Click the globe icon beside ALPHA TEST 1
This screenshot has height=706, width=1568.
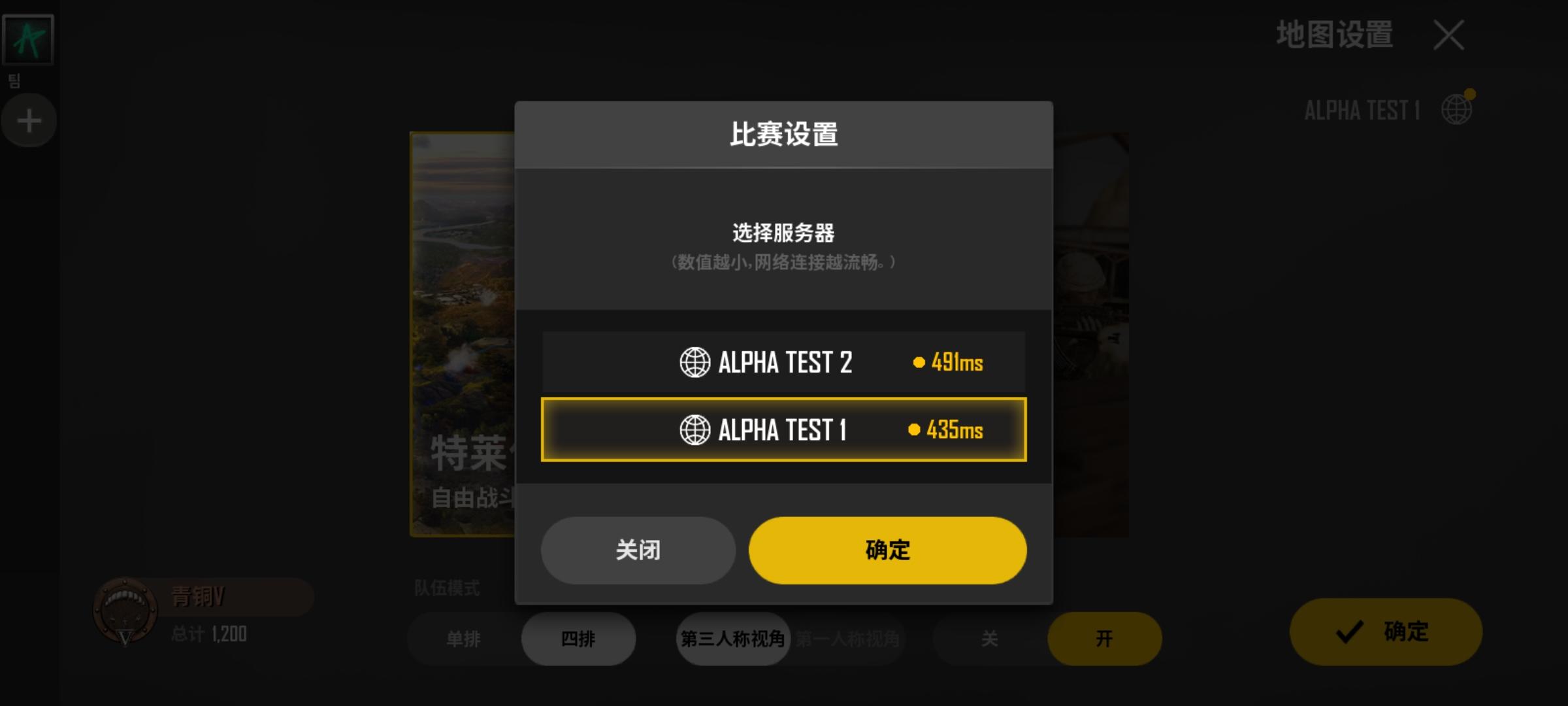click(694, 429)
